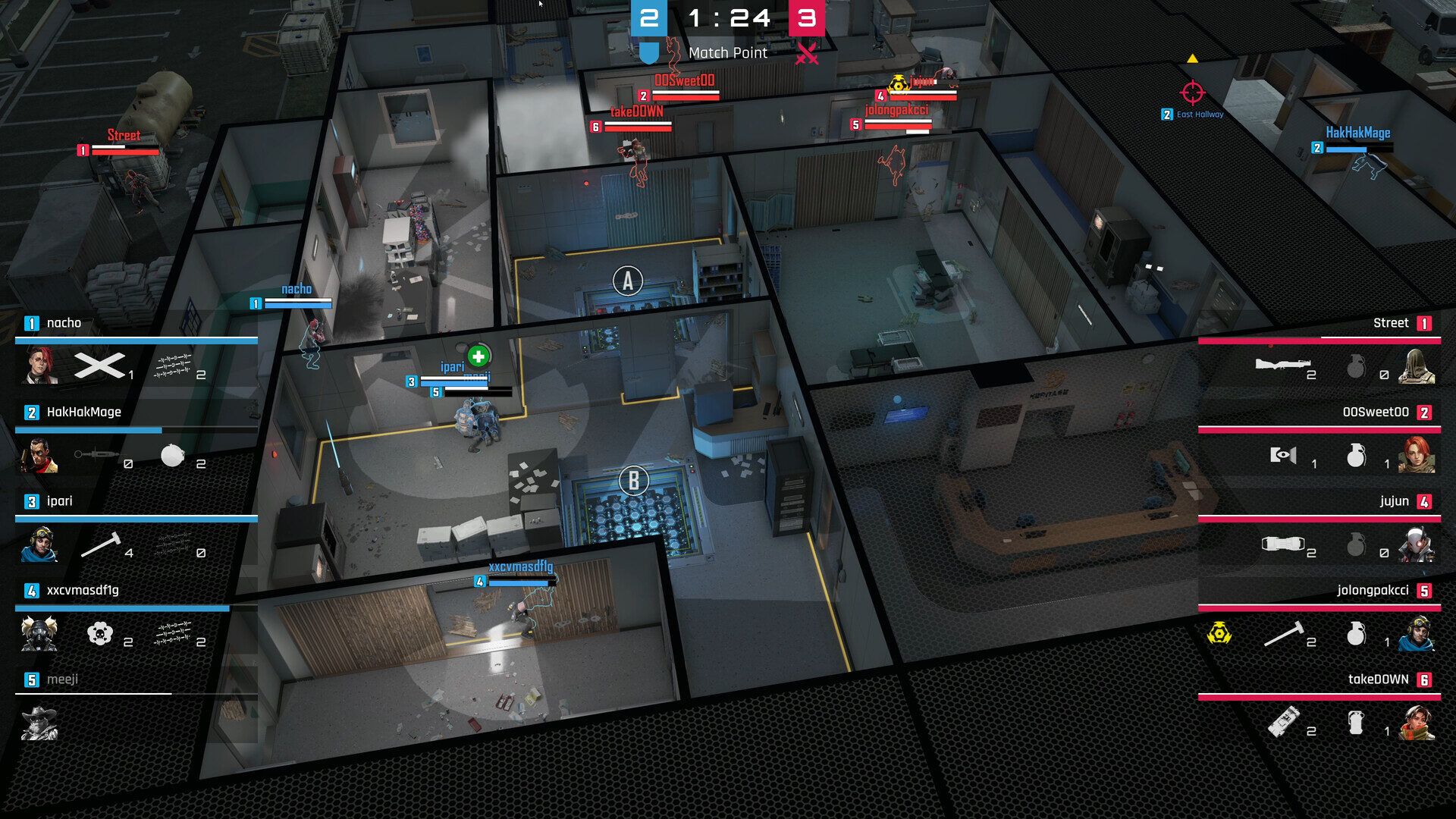The image size is (1456, 819).
Task: Choose 00Sweet00's red-haired portrait
Action: 1417,455
